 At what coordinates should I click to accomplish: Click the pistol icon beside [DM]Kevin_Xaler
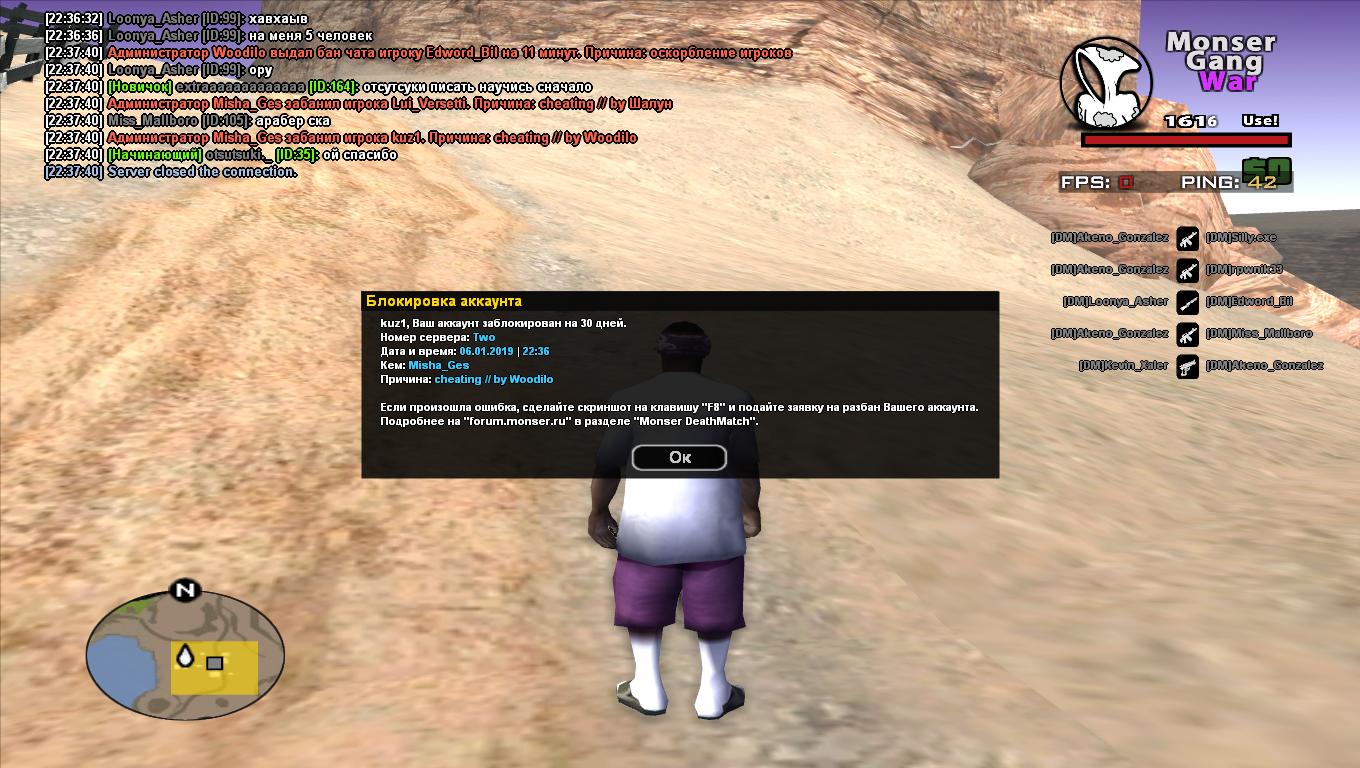(1188, 367)
